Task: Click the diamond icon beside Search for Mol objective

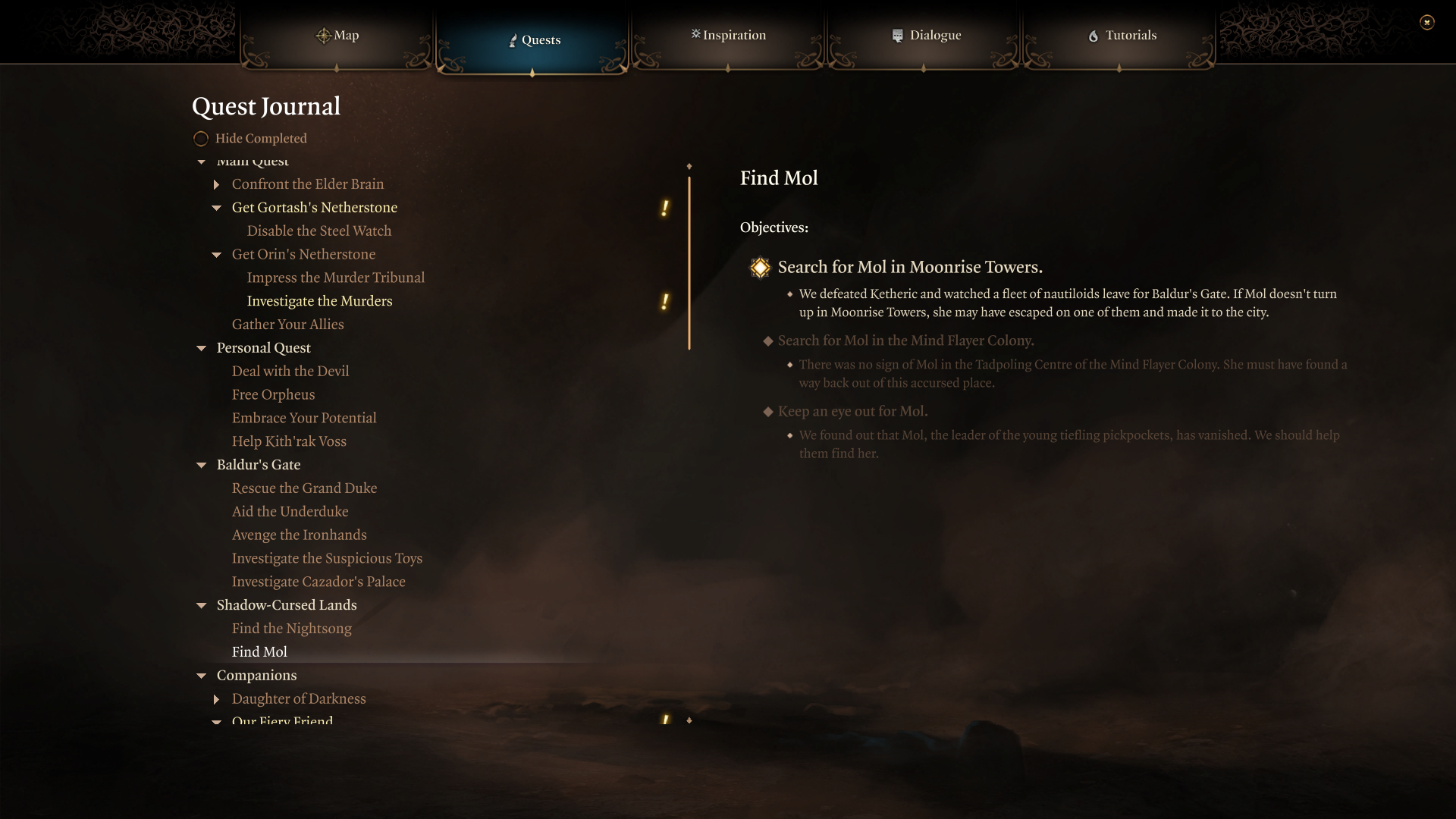Action: click(x=760, y=268)
